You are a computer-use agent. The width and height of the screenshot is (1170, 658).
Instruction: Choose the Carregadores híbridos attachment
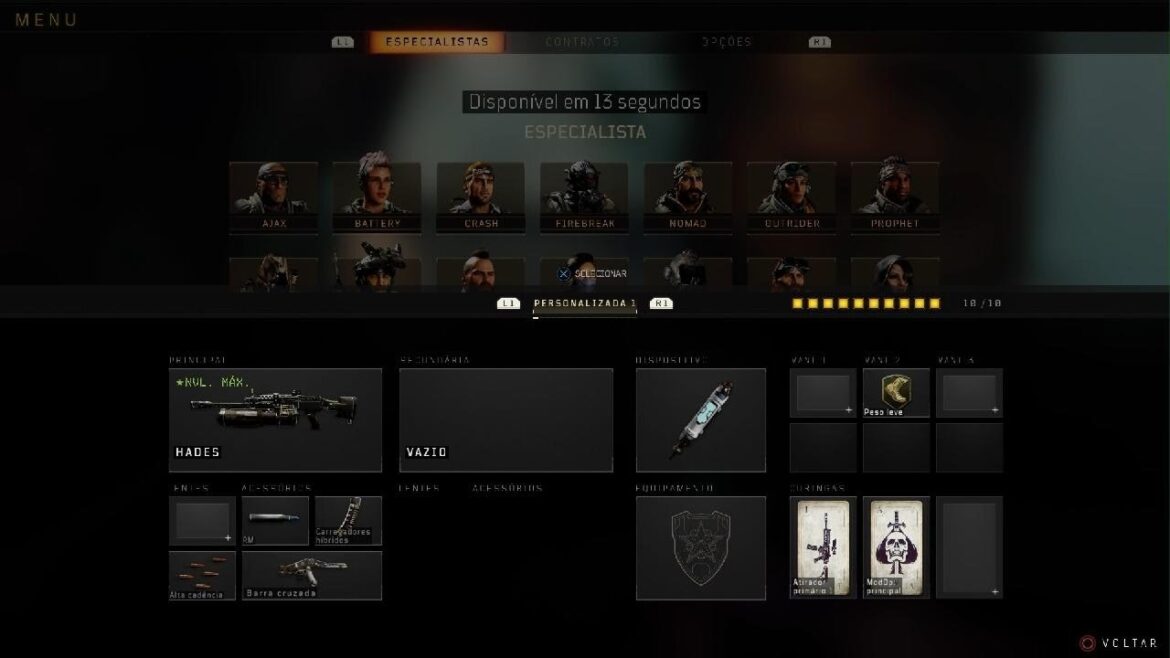point(348,520)
